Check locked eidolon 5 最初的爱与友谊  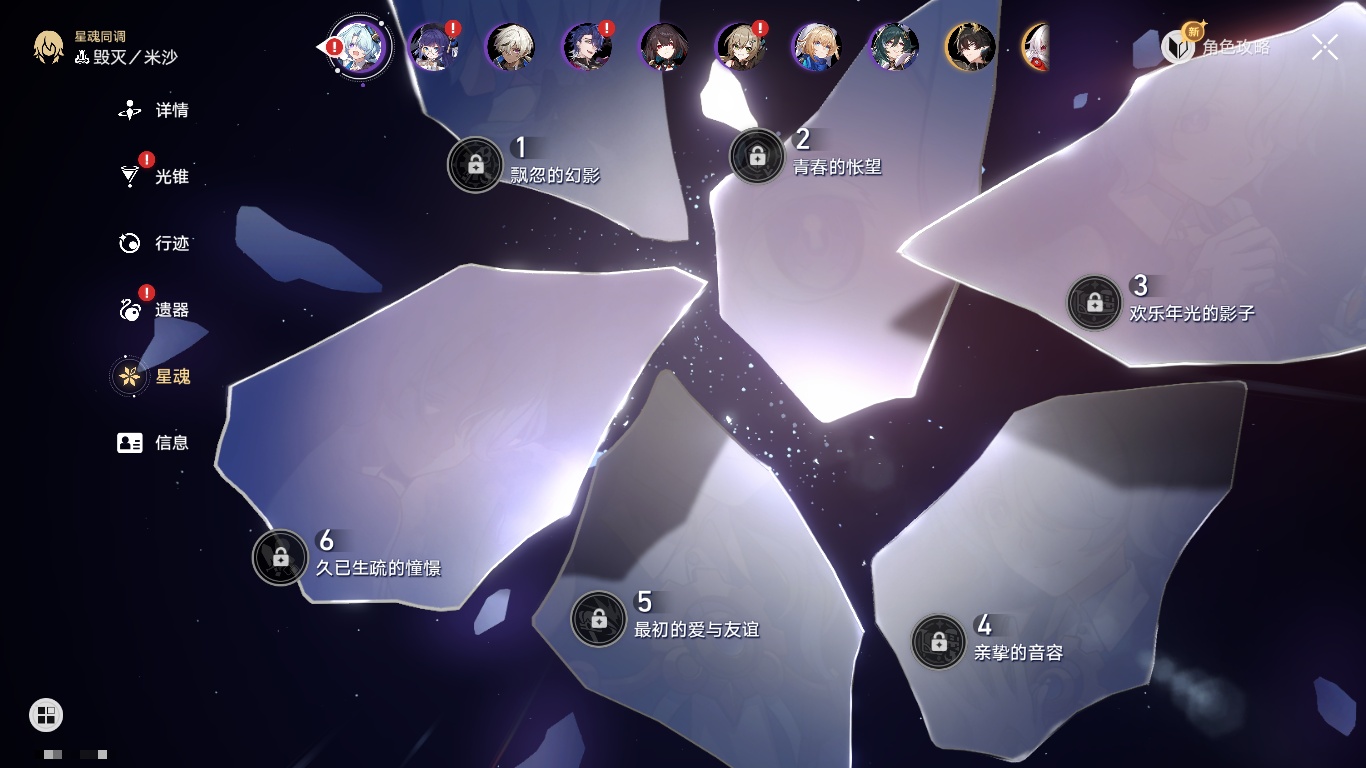click(x=598, y=619)
